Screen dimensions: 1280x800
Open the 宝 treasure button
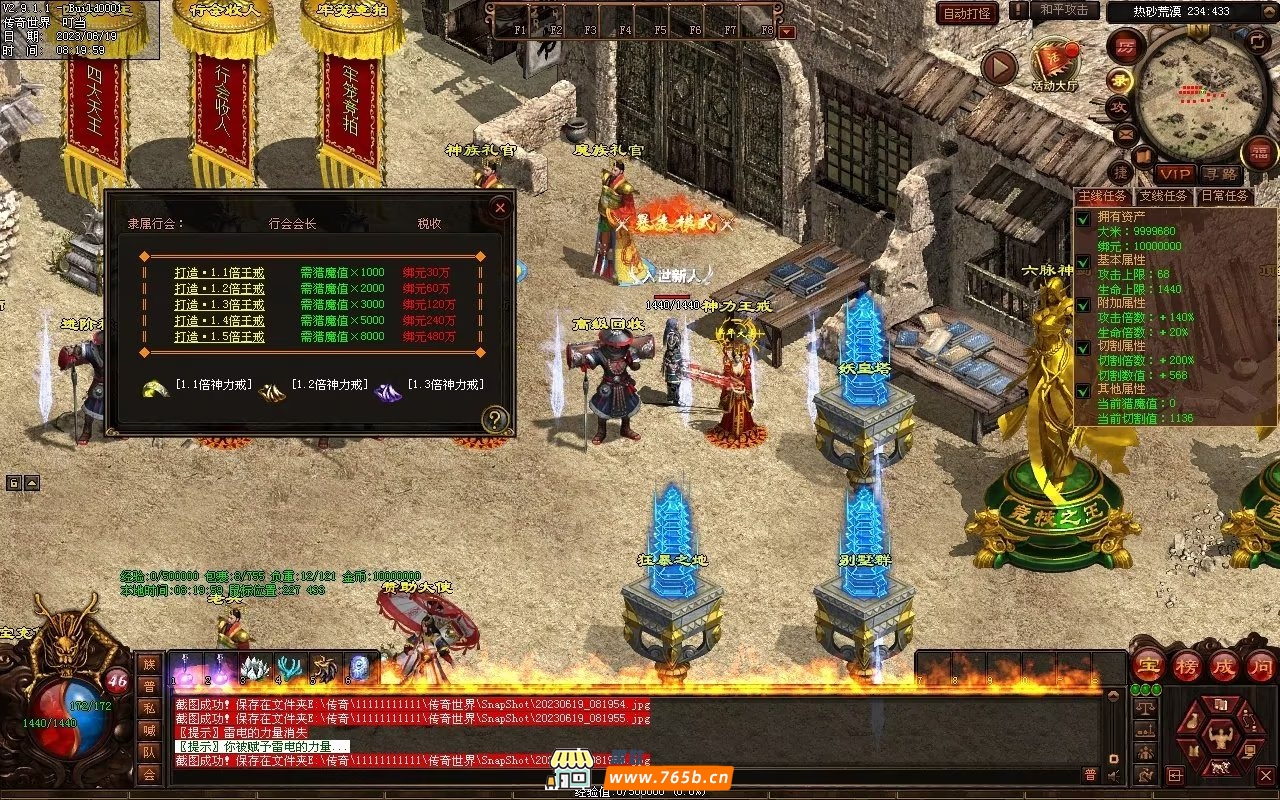tap(1148, 665)
